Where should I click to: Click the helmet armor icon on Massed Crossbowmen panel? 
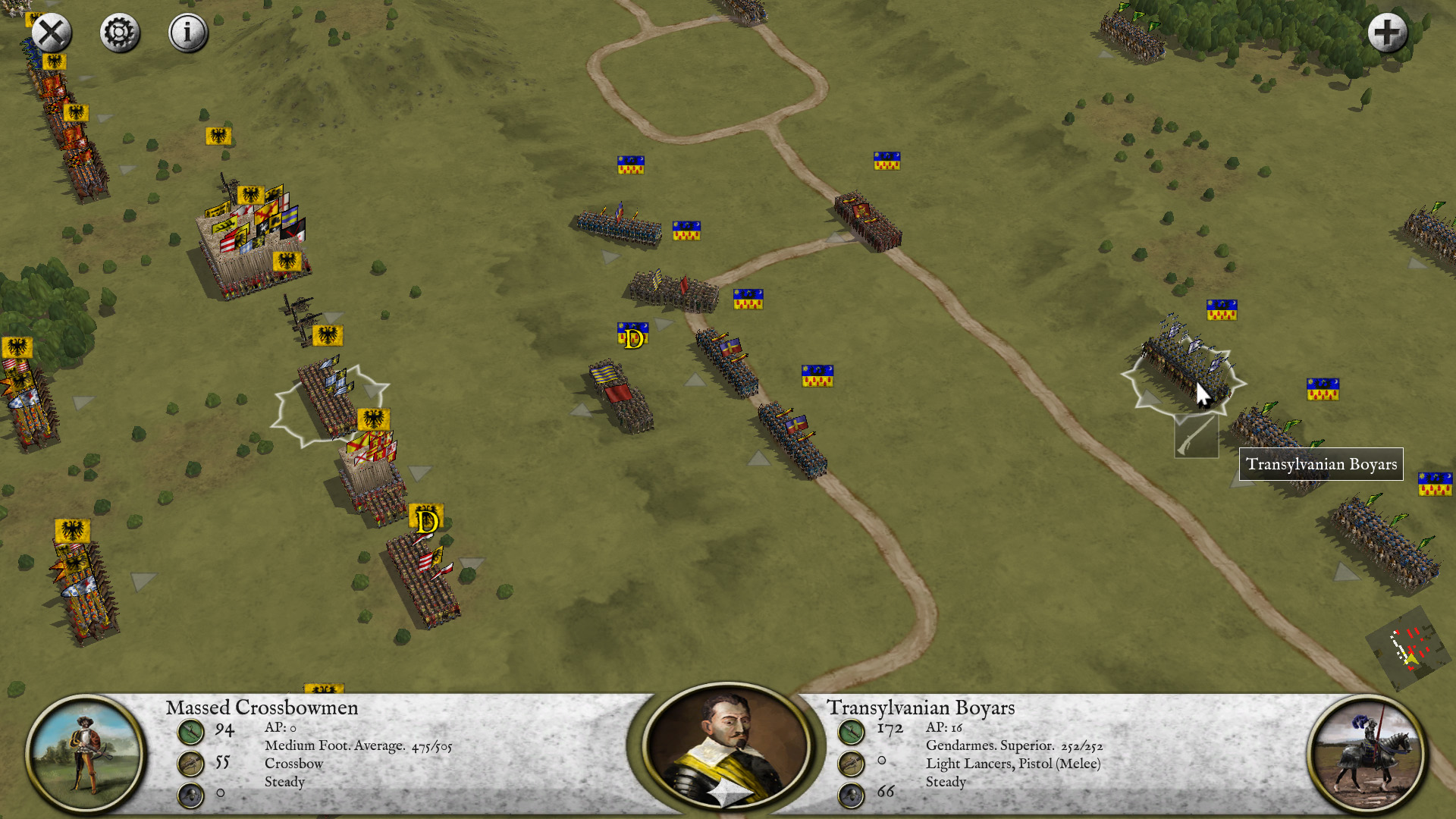pyautogui.click(x=190, y=794)
